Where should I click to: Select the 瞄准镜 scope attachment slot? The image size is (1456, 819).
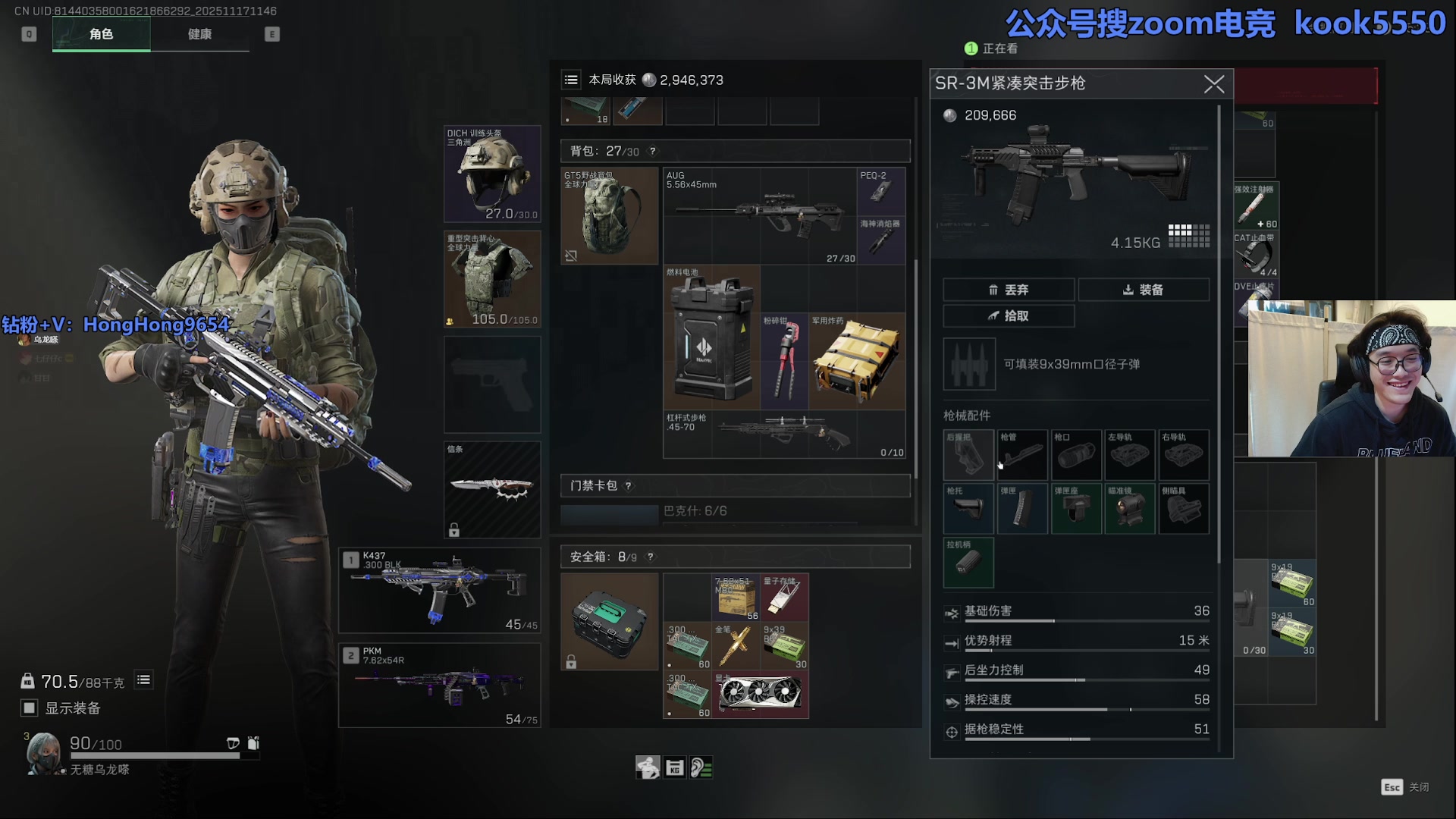point(1129,509)
